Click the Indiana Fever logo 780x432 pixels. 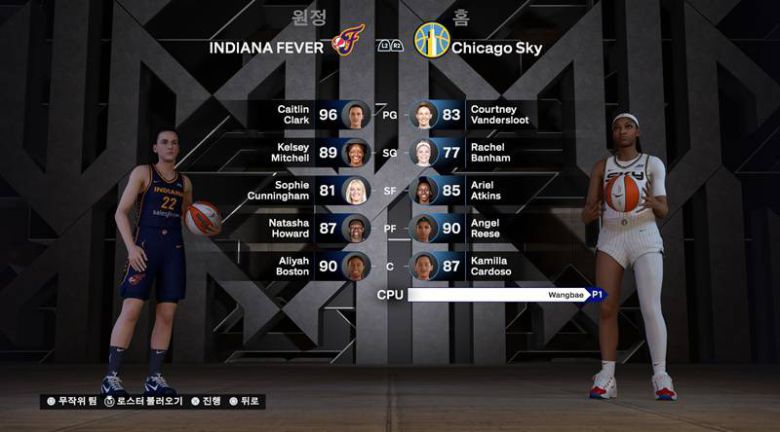[x=347, y=41]
